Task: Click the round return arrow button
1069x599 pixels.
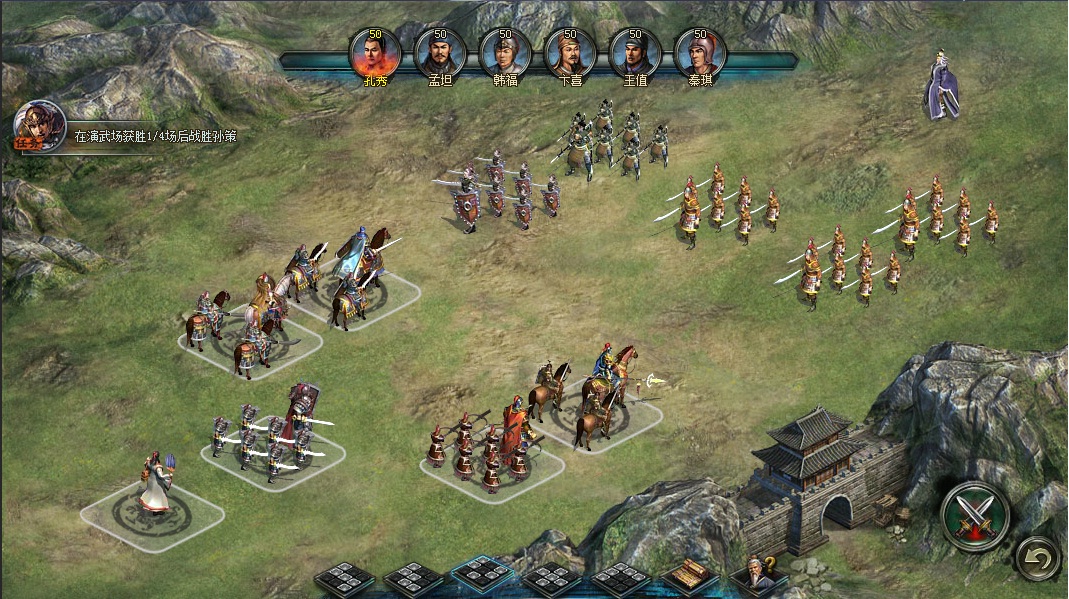Action: tap(1037, 557)
